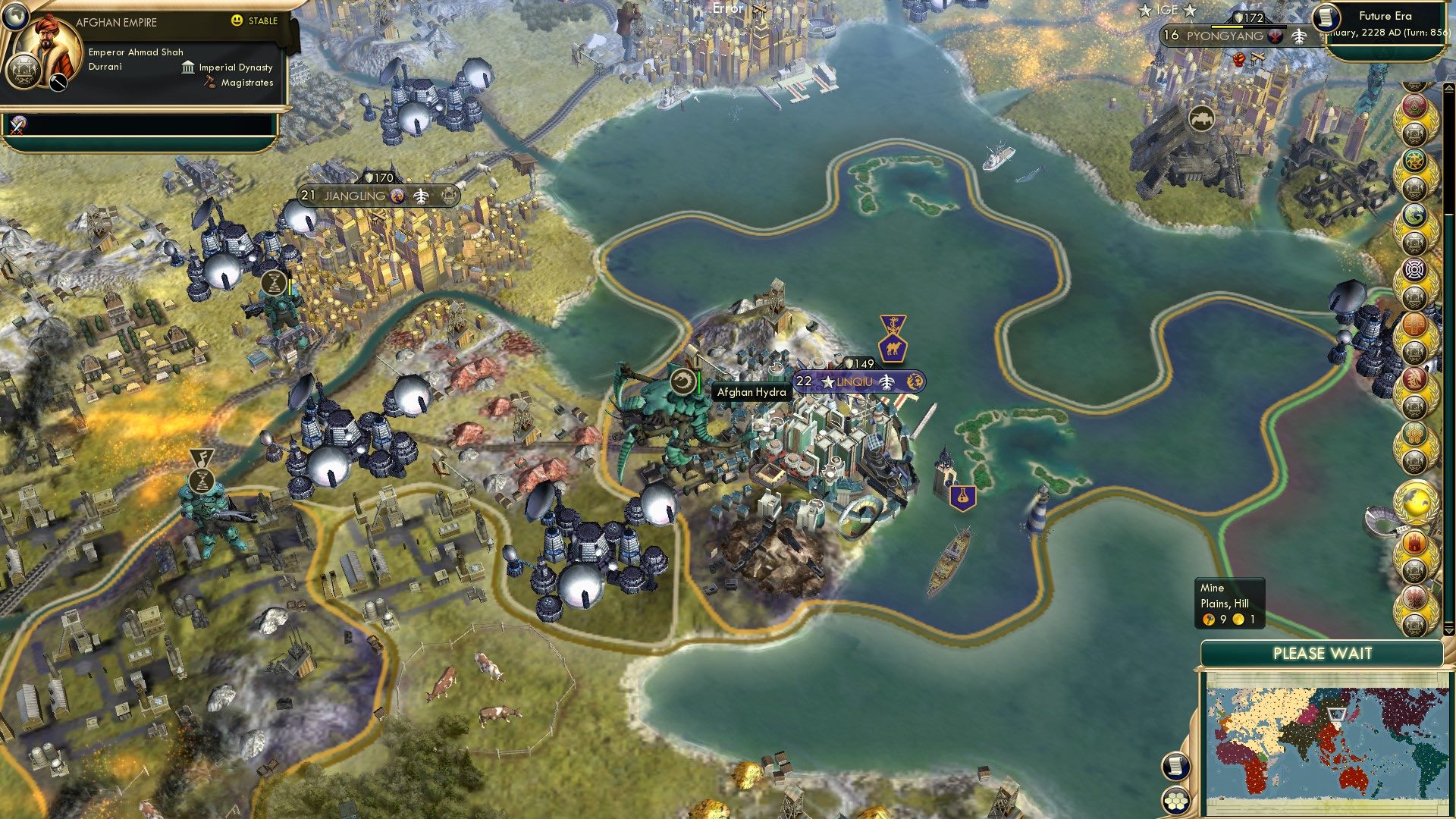1456x819 pixels.
Task: Toggle the hex grid overlay beside the minimap
Action: pyautogui.click(x=1175, y=802)
